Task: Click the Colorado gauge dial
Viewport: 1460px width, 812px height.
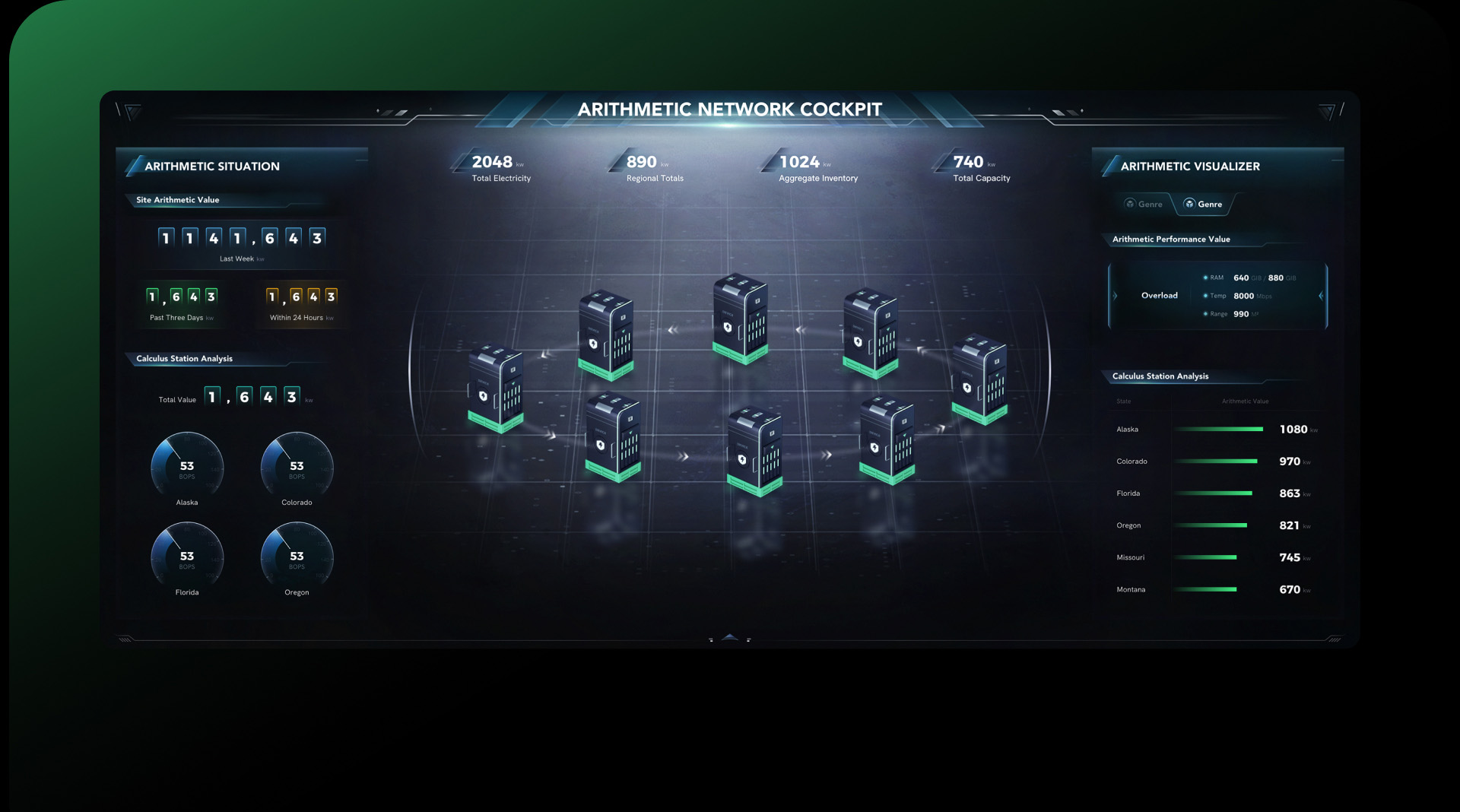Action: 297,465
